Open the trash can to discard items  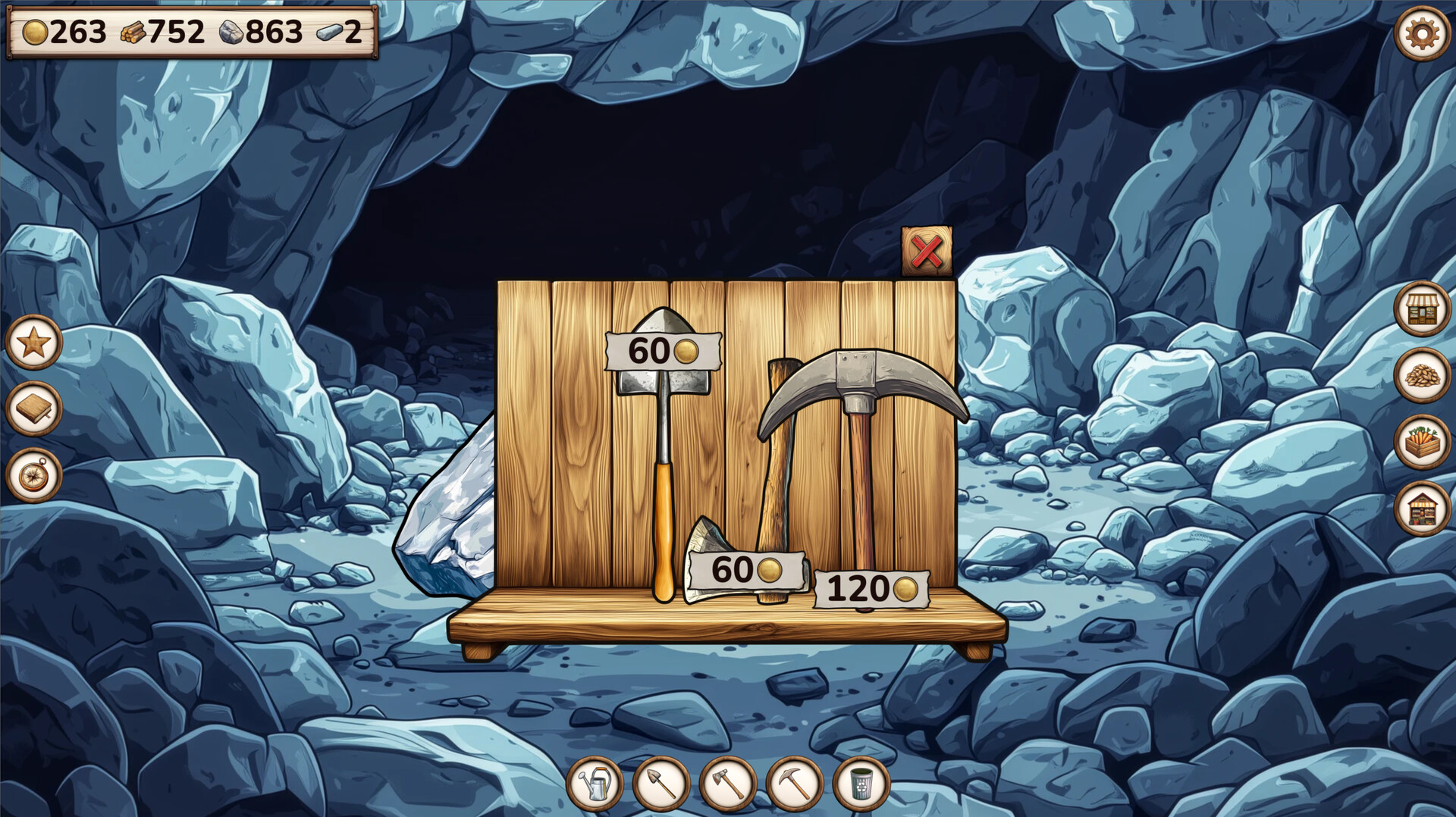pos(861,782)
